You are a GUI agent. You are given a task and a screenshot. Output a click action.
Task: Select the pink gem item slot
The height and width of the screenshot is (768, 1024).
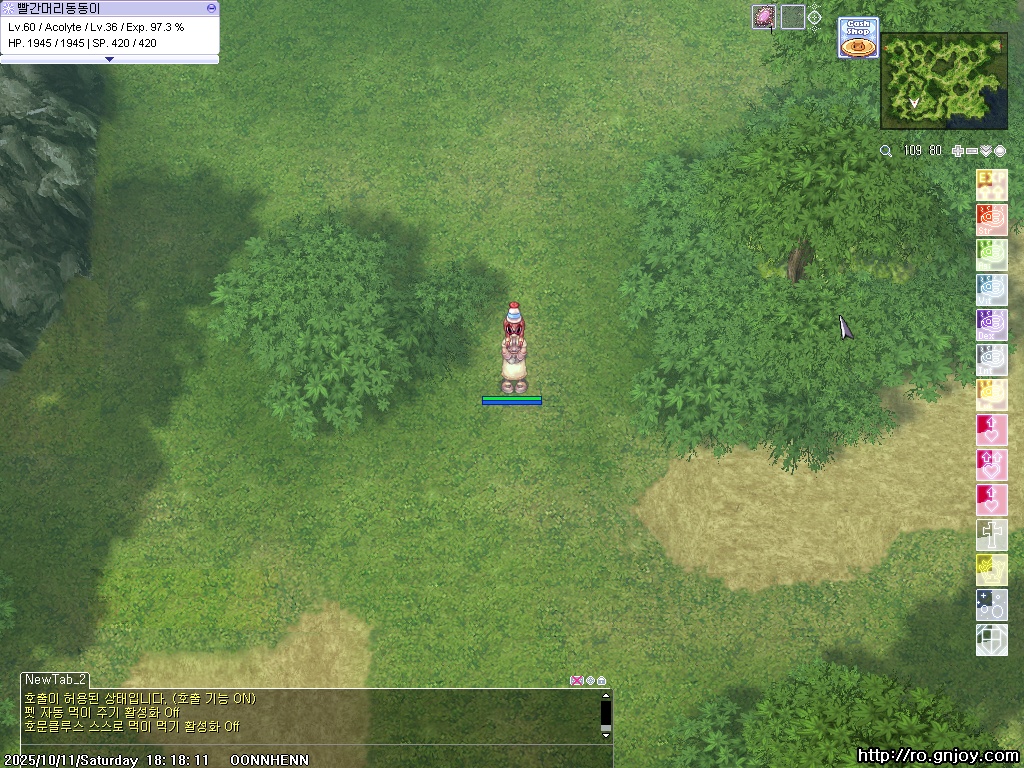(x=764, y=17)
